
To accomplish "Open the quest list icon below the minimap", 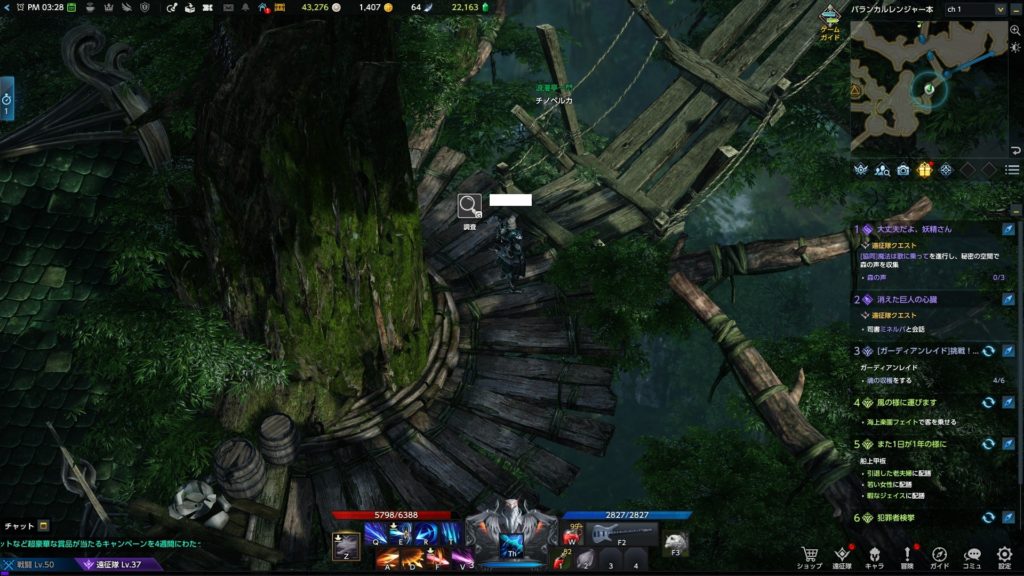I will coord(1012,170).
